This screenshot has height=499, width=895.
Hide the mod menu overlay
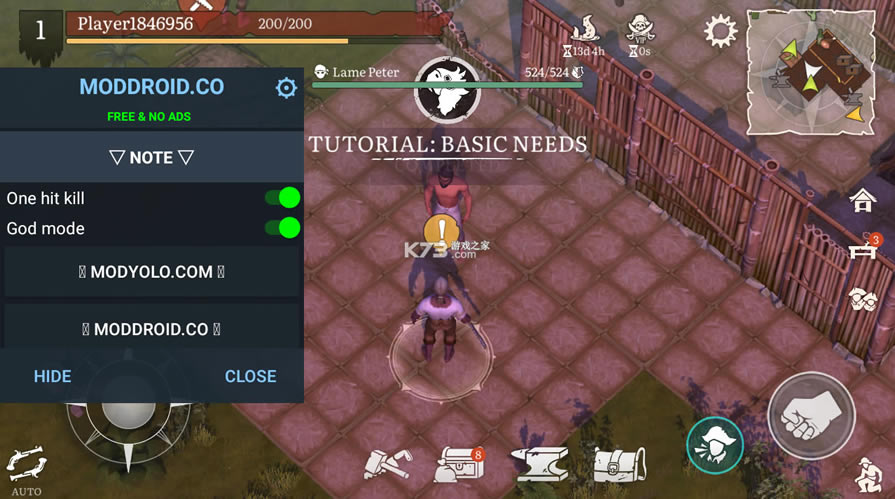52,376
